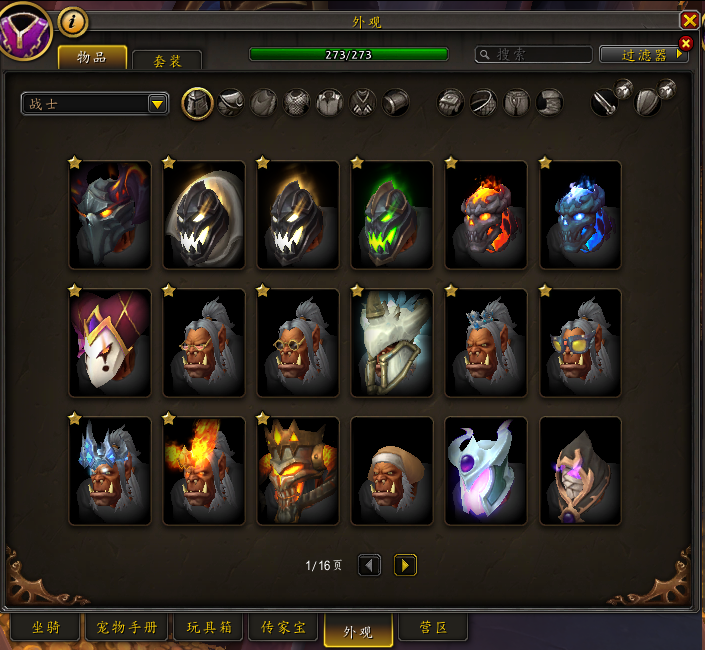
Task: Switch to the 宠物手册 pet journal tab
Action: [x=126, y=628]
